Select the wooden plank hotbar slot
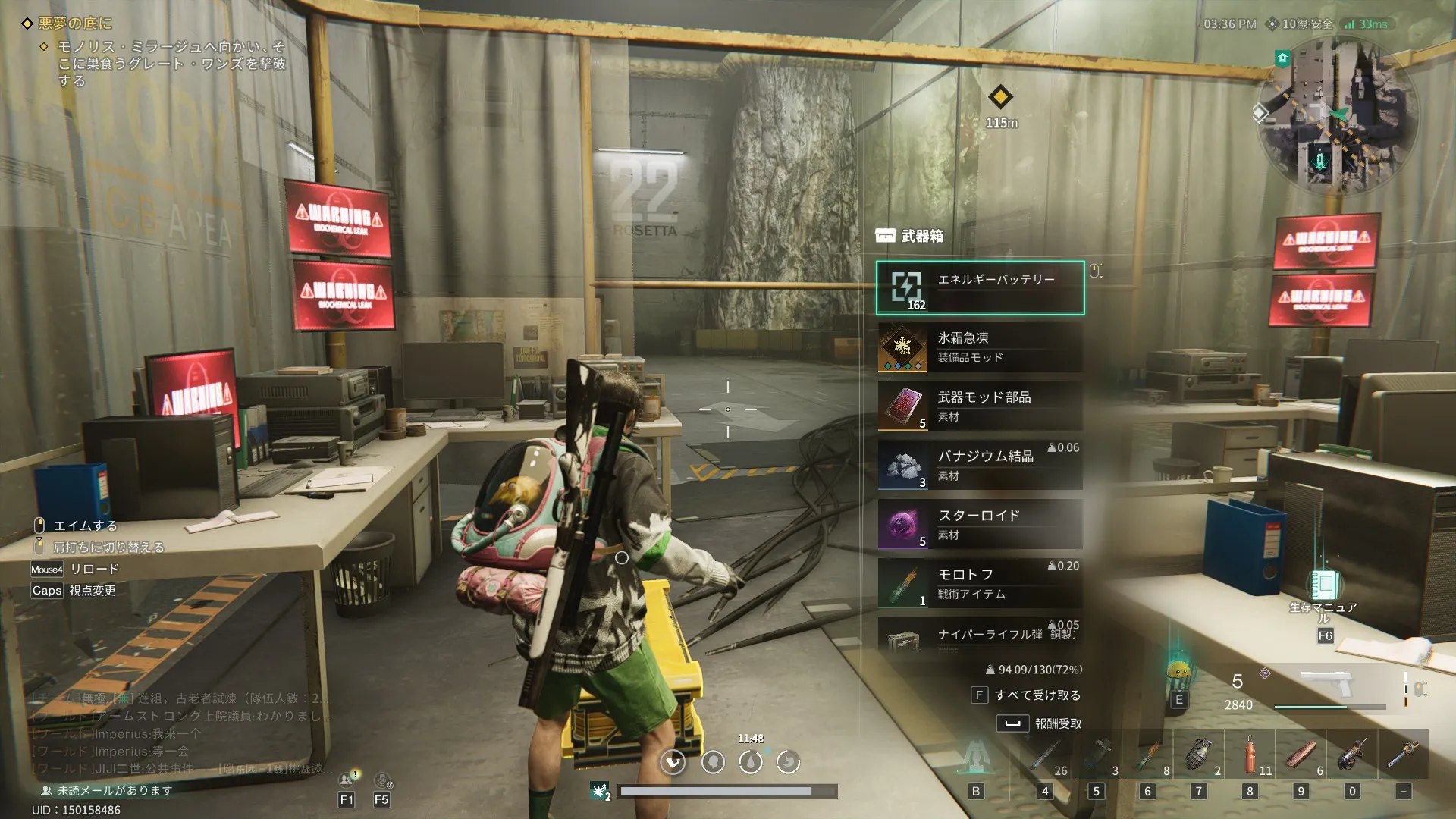 coord(1301,755)
